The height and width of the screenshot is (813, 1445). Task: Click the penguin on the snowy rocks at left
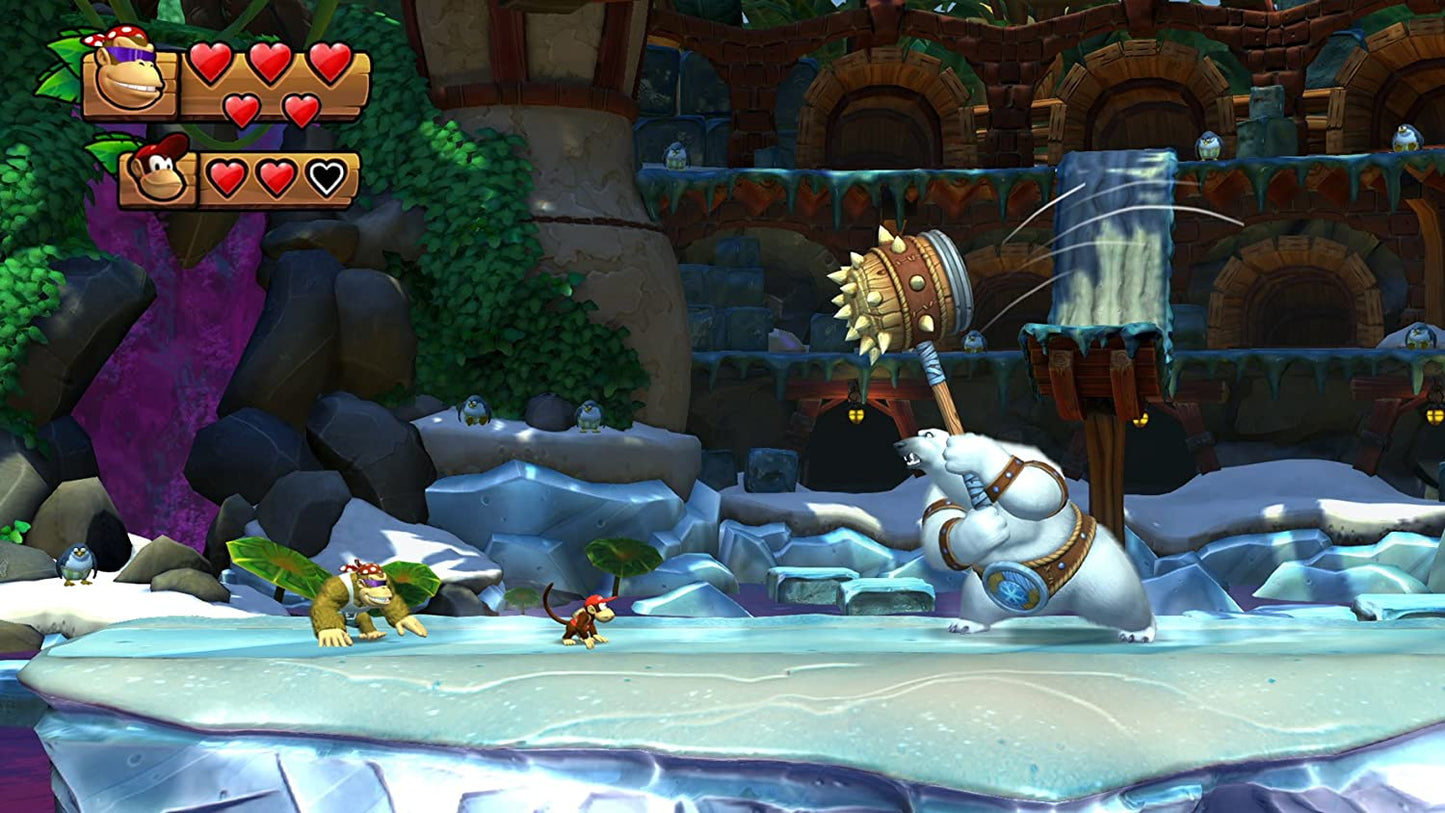[75, 562]
